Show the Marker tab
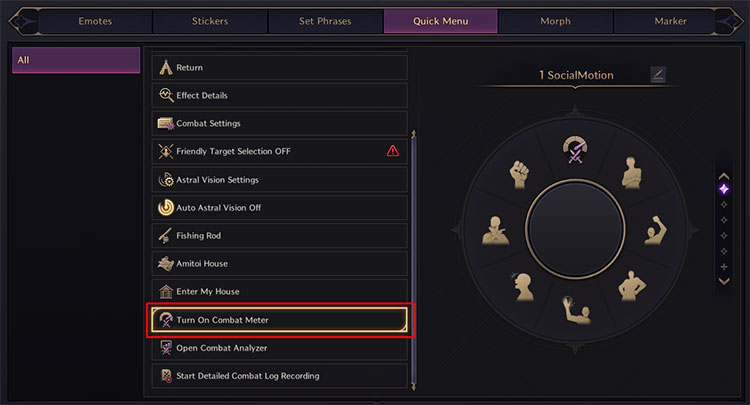The image size is (750, 405). point(670,20)
